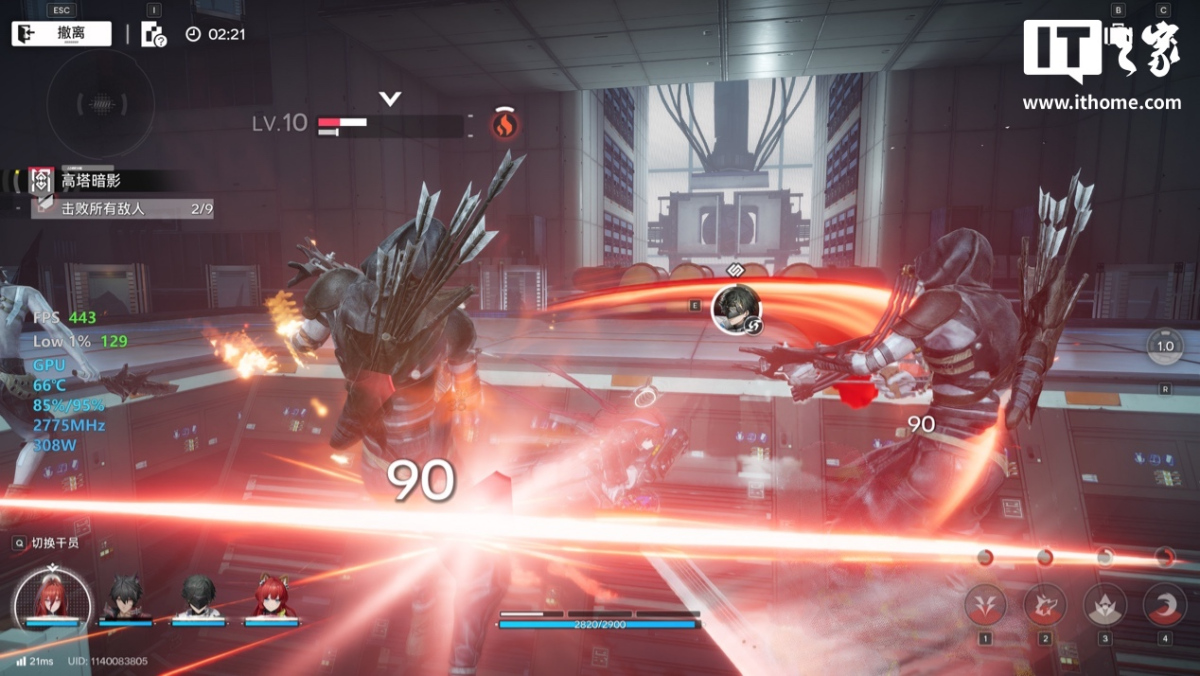Switch to the masked dark-haired operator
1200x676 pixels.
[x=198, y=598]
